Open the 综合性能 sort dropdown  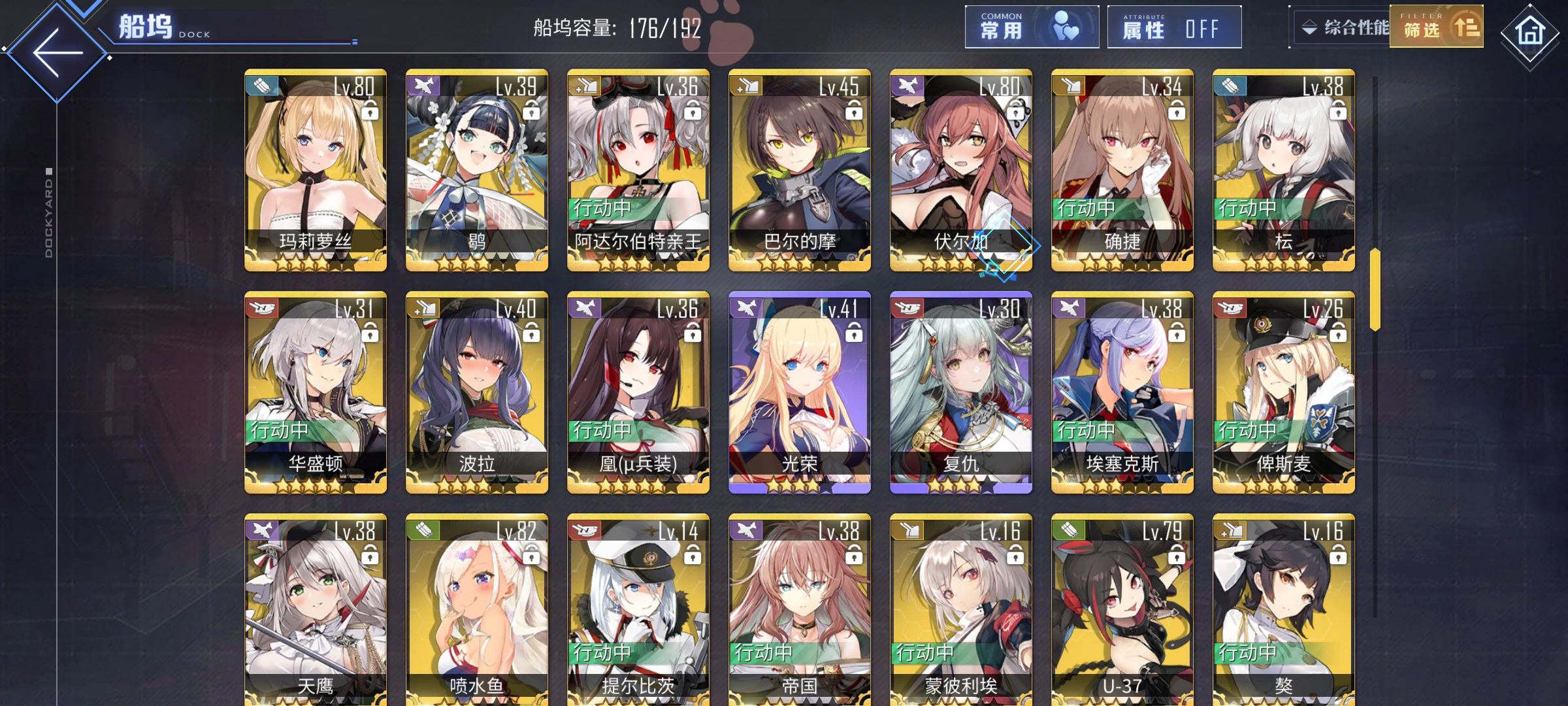tap(1339, 27)
